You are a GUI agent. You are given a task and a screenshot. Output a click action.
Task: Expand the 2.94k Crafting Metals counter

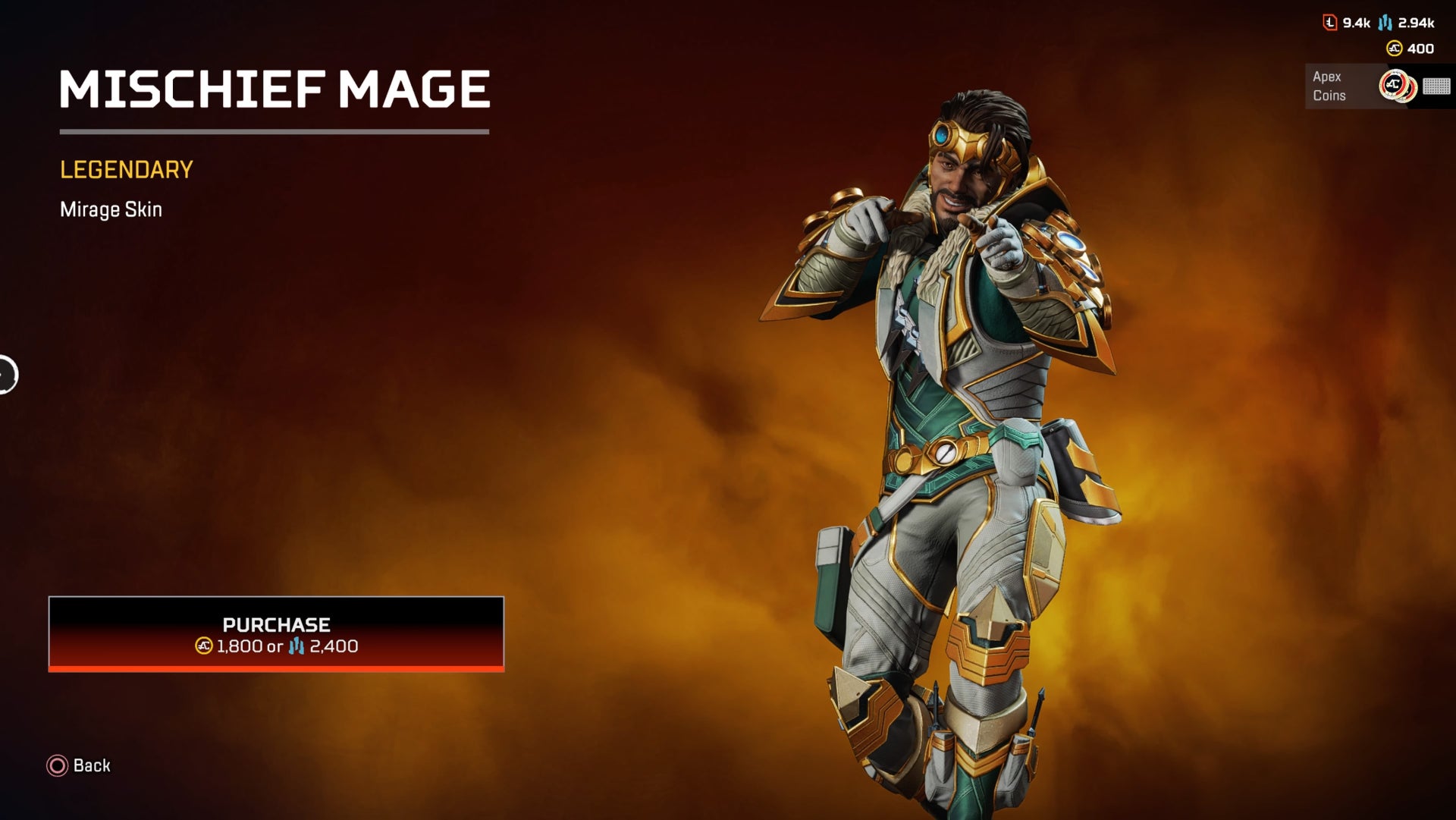click(x=1417, y=23)
